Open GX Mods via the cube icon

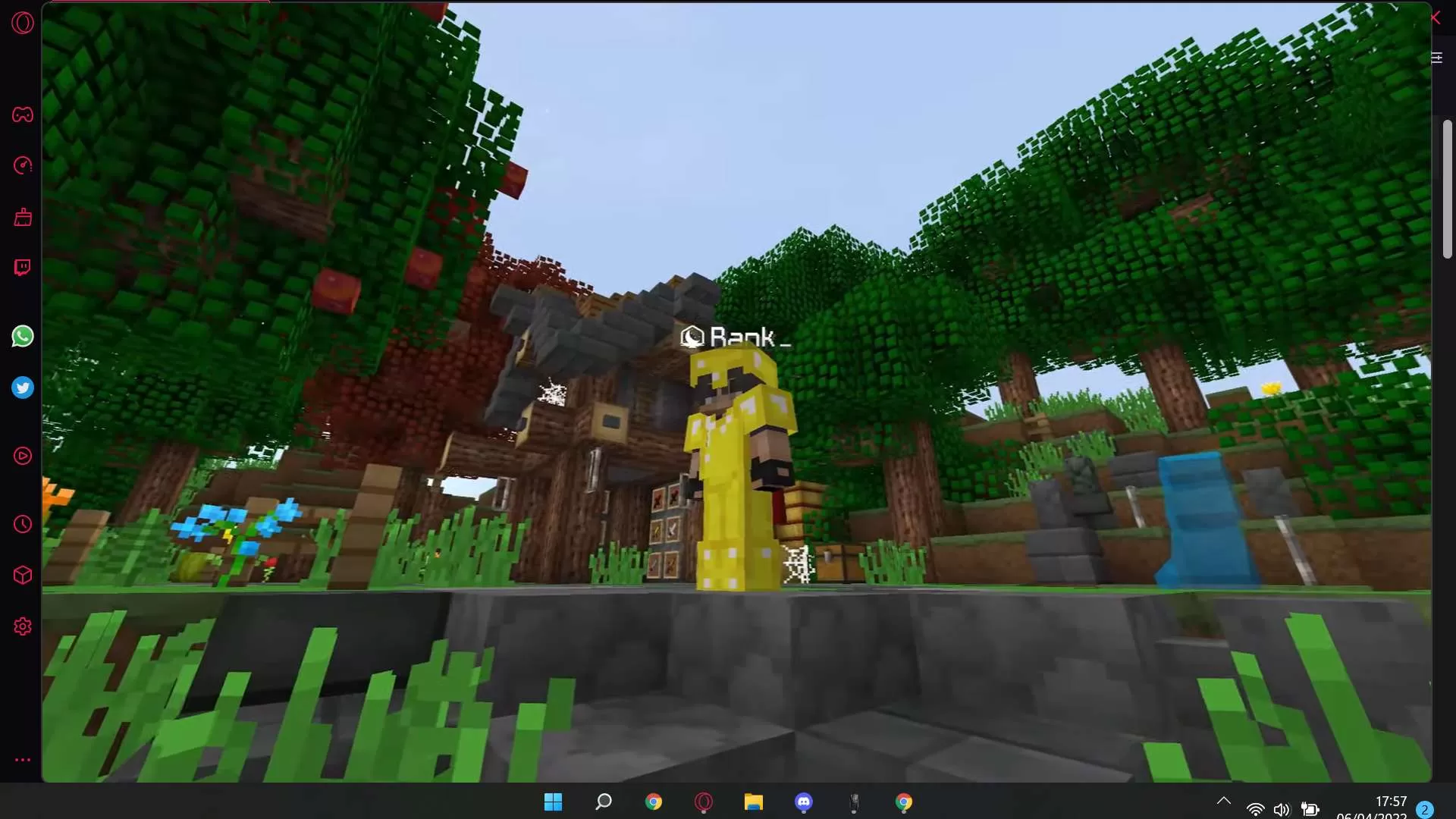[23, 575]
